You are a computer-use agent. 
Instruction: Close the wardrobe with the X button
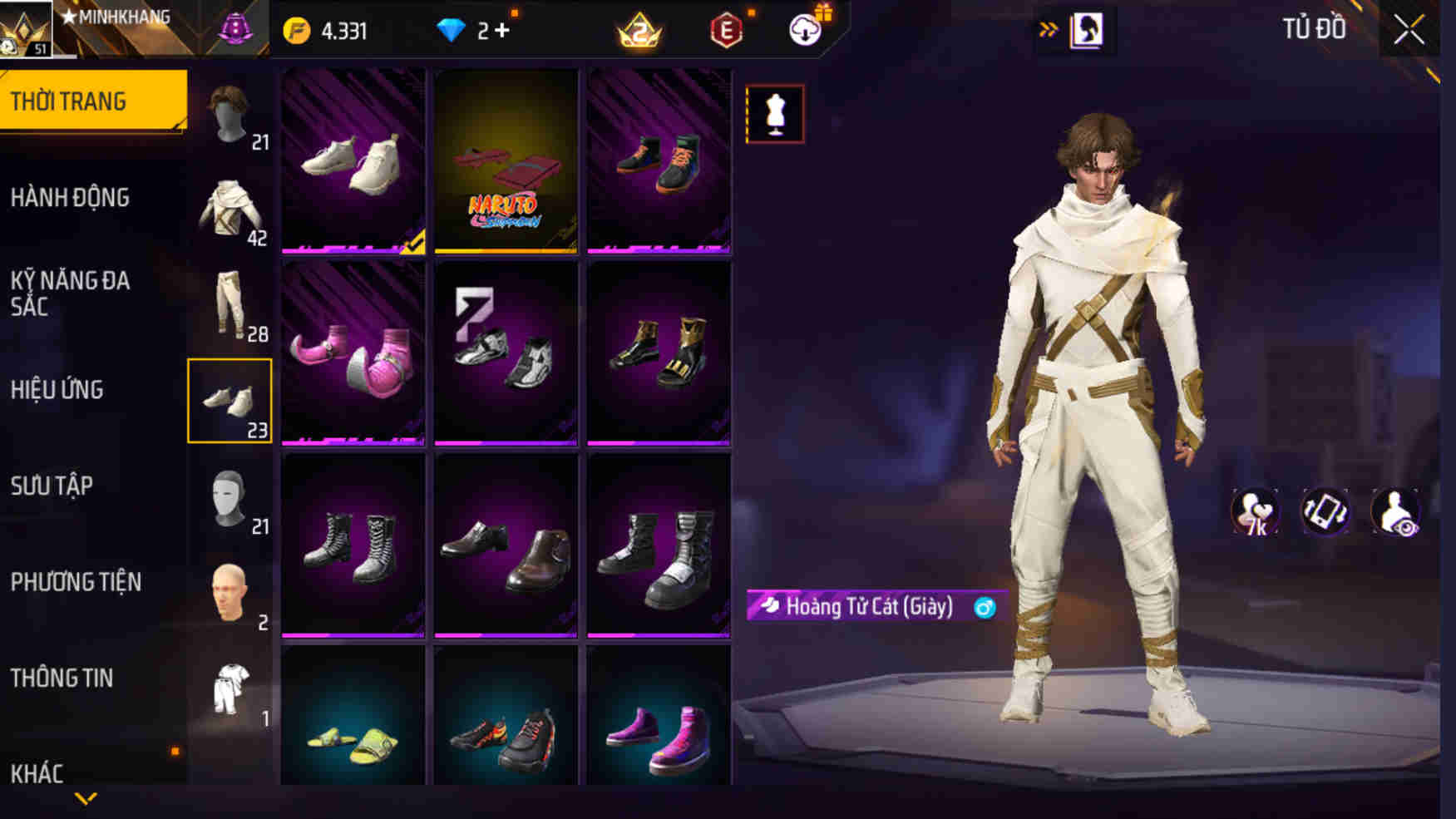pyautogui.click(x=1409, y=30)
